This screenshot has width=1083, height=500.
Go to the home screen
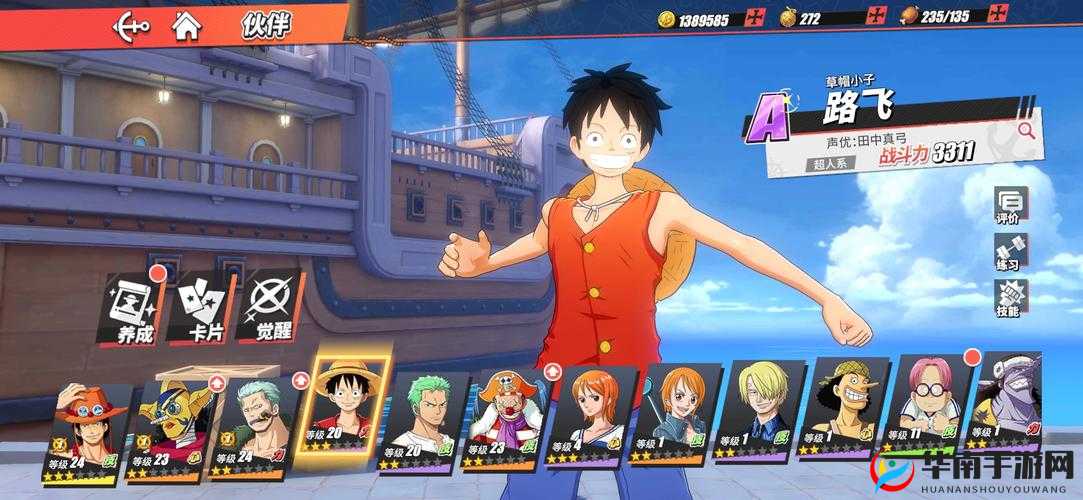pos(186,25)
